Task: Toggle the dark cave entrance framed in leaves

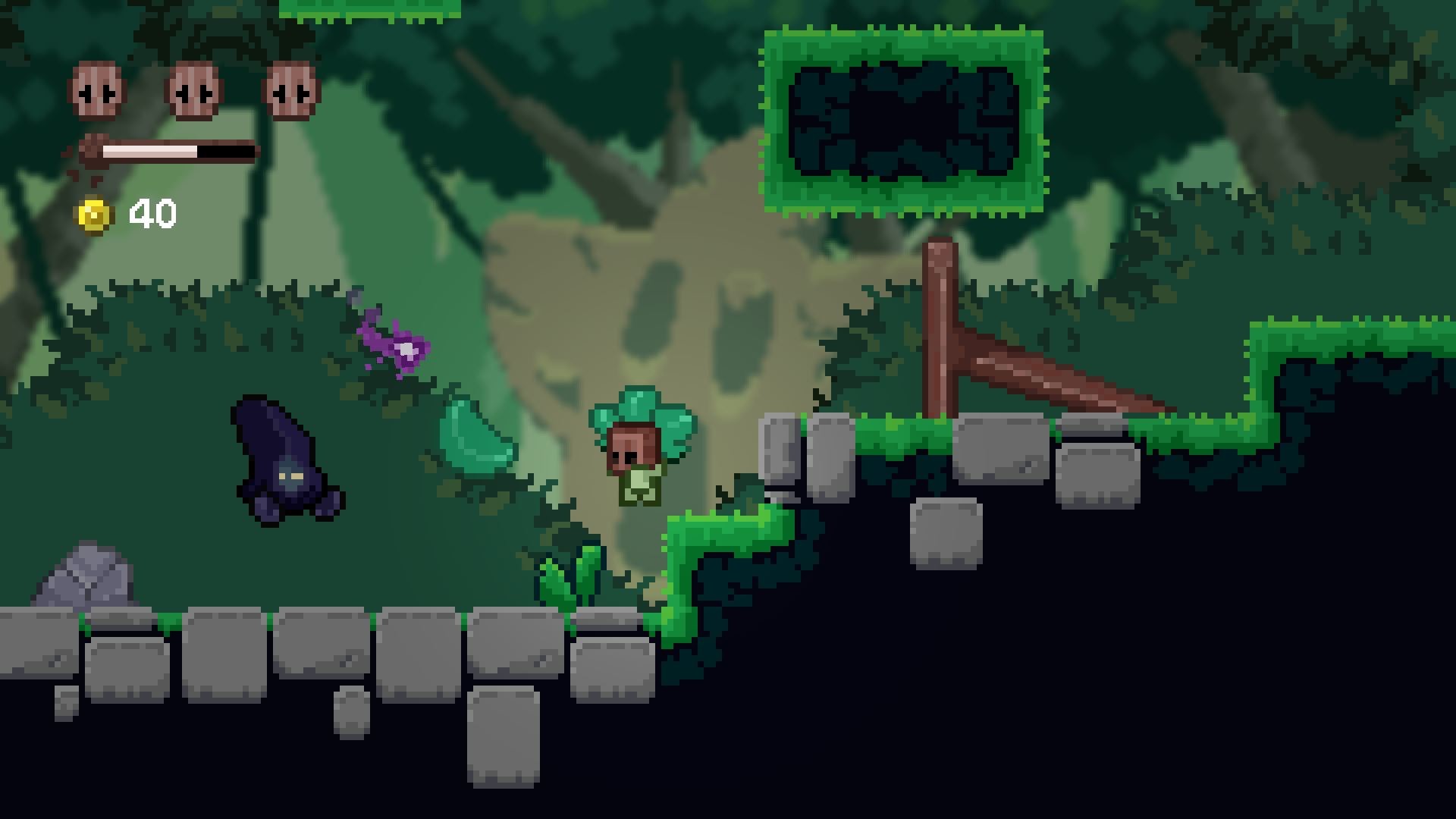Action: (x=902, y=118)
